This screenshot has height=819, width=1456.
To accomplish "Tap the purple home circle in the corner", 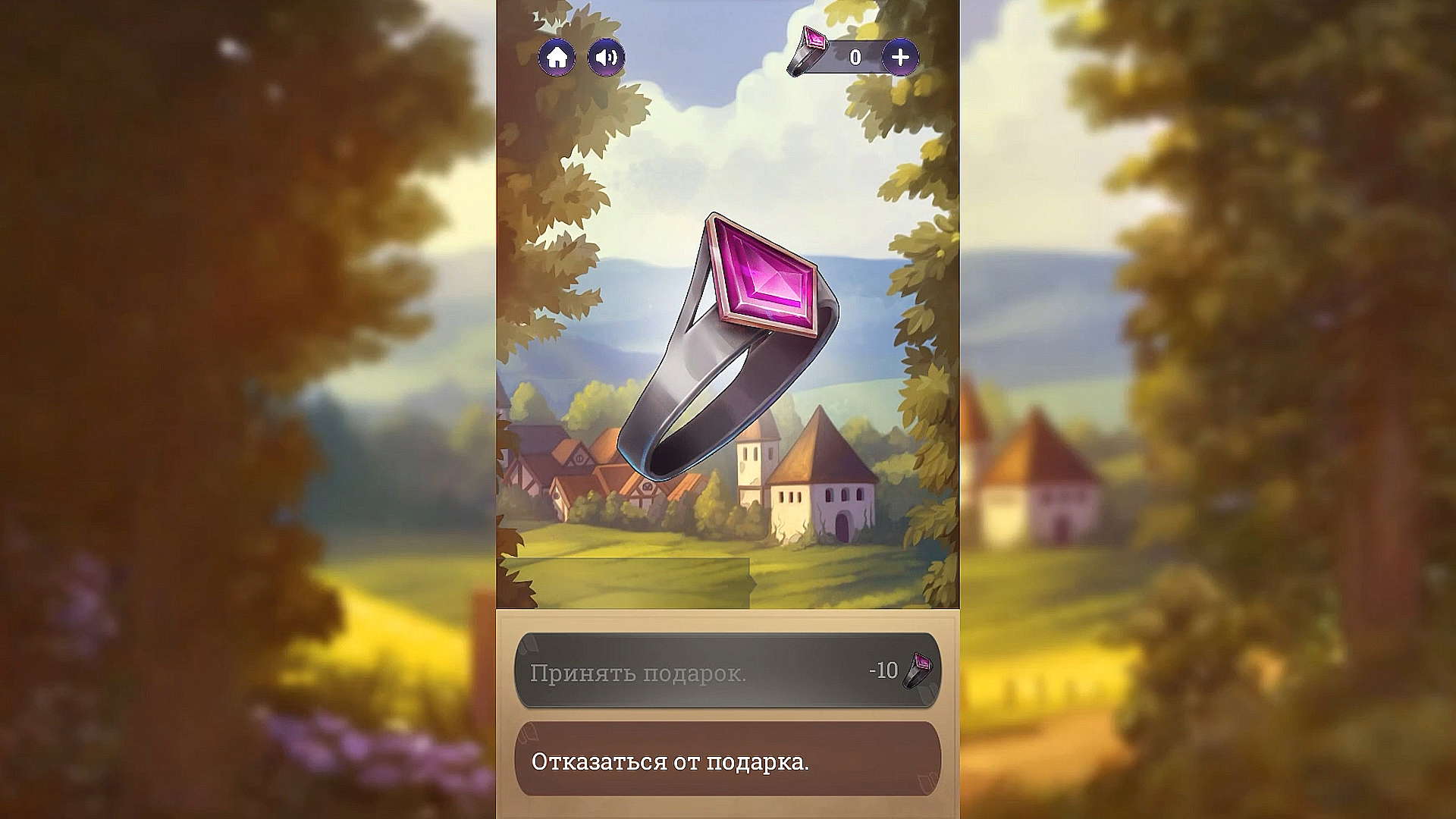I will [x=558, y=57].
